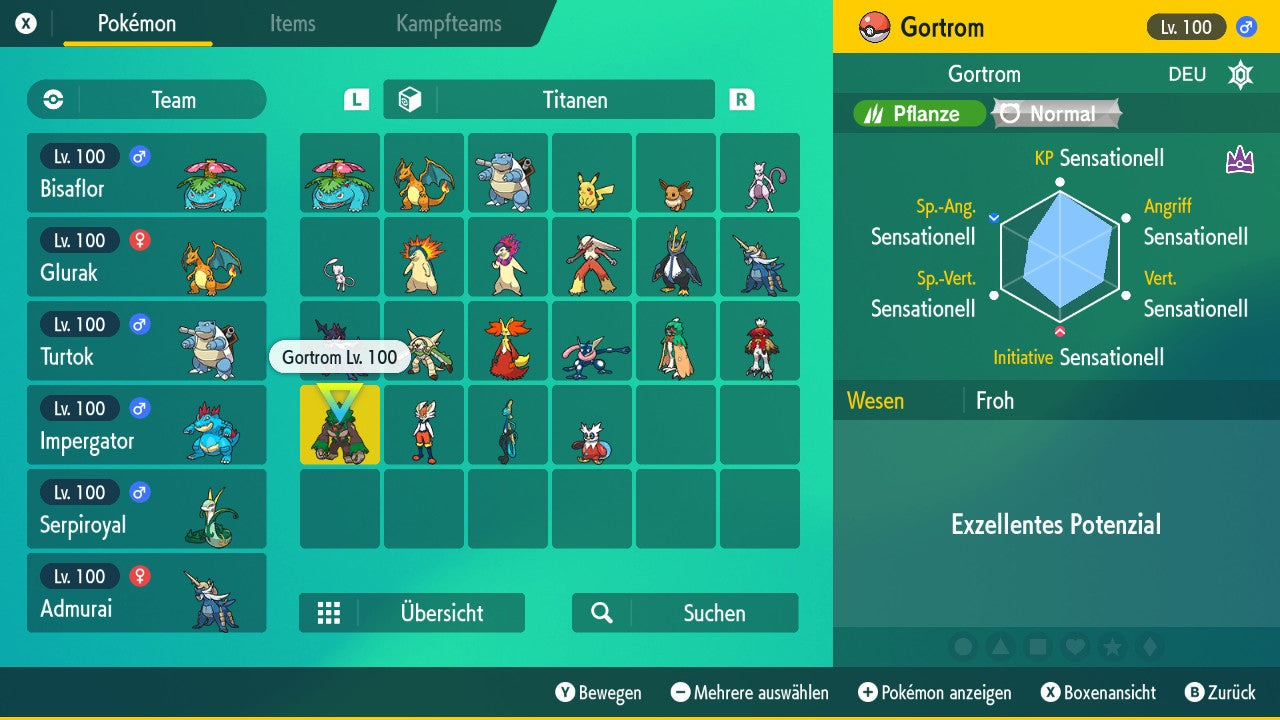Toggle the star mark for Gortrom
Viewport: 1280px width, 720px height.
pos(1113,647)
